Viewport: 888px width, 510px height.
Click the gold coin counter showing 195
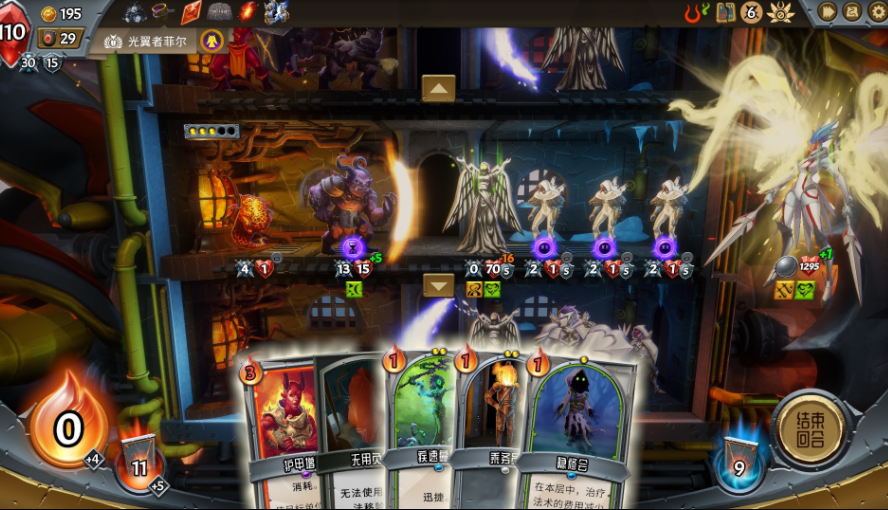click(60, 13)
